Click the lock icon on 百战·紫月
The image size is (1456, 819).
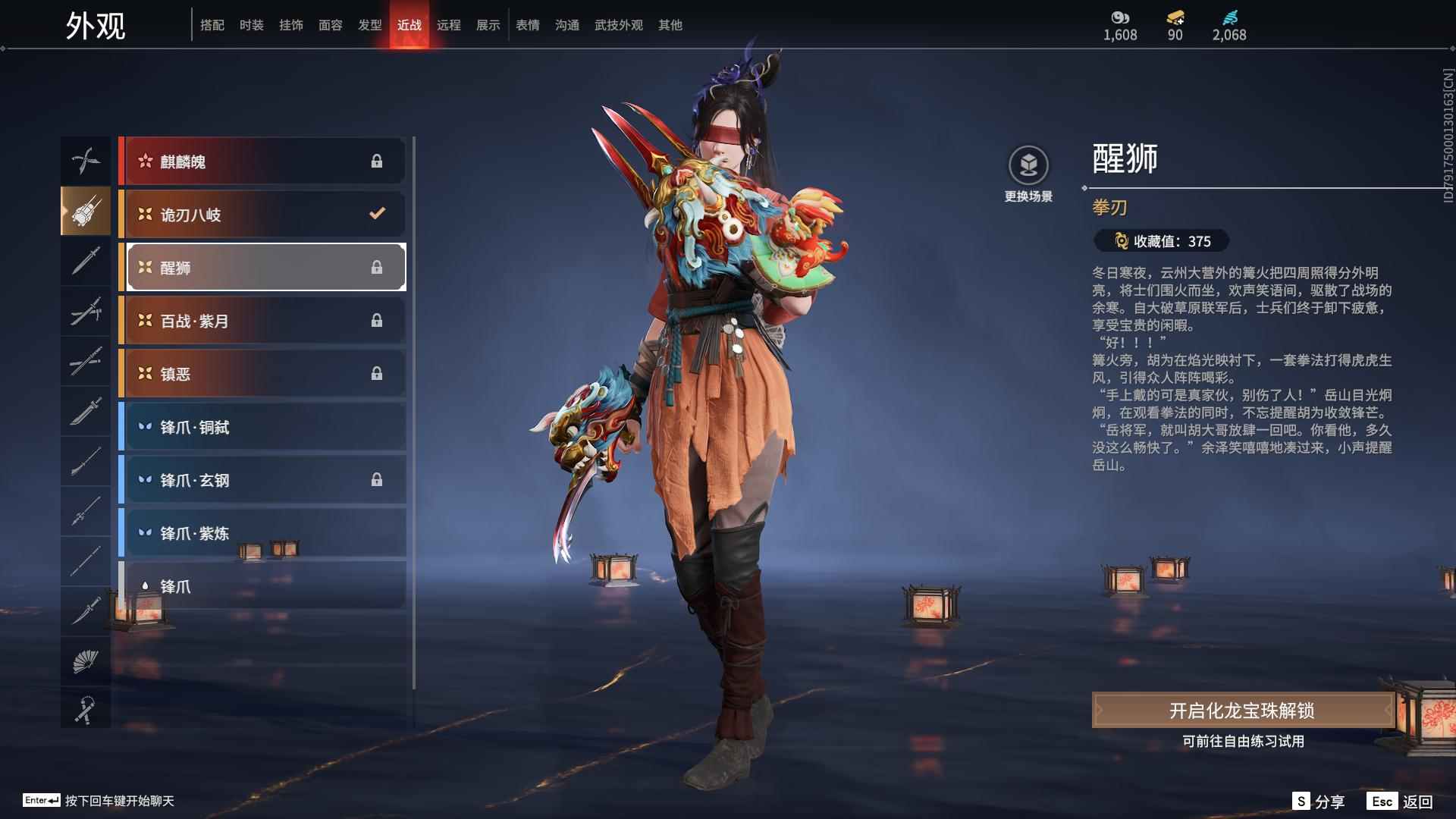point(377,320)
